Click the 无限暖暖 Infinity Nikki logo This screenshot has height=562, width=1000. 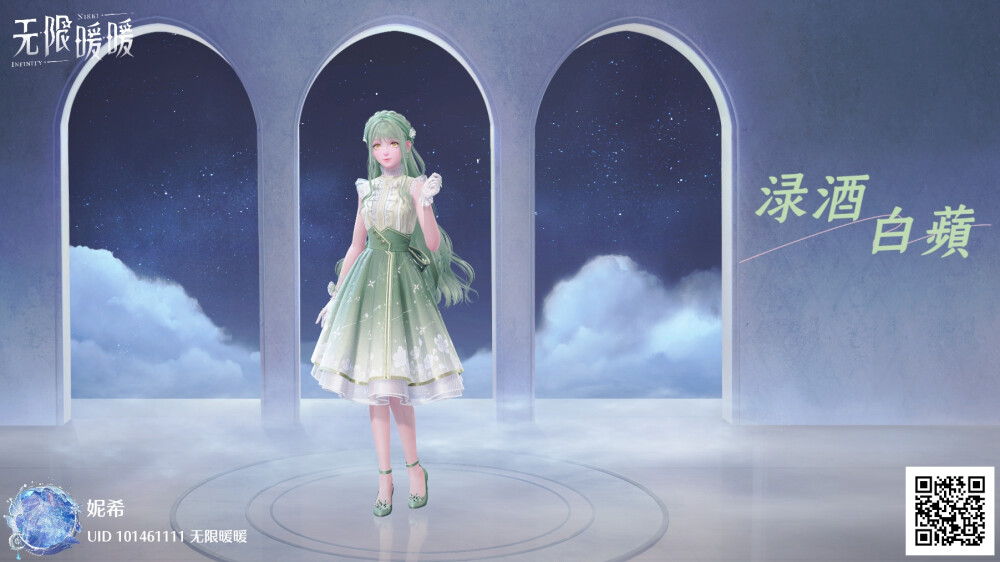click(73, 38)
